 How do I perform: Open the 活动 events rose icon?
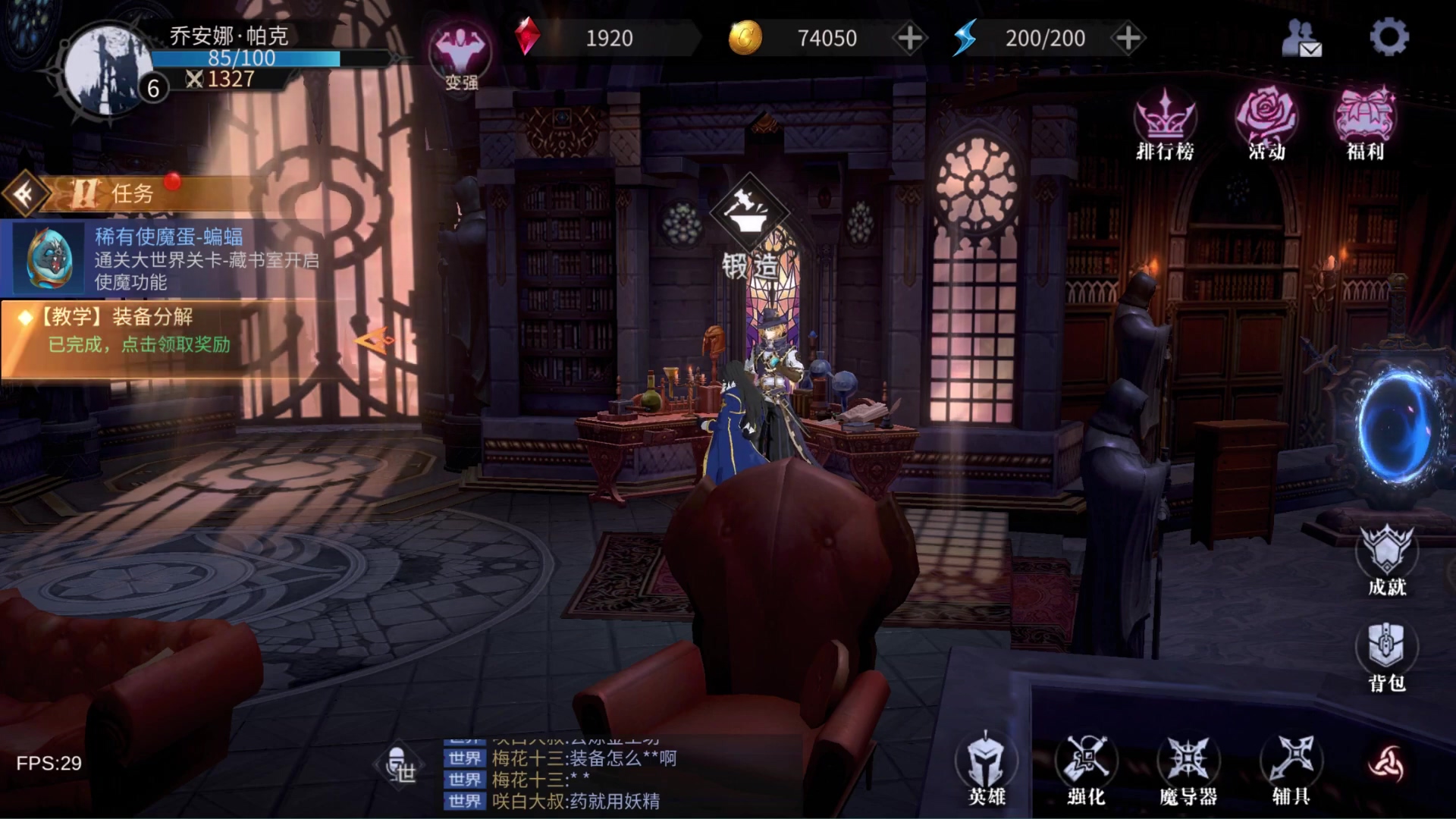coord(1266,124)
